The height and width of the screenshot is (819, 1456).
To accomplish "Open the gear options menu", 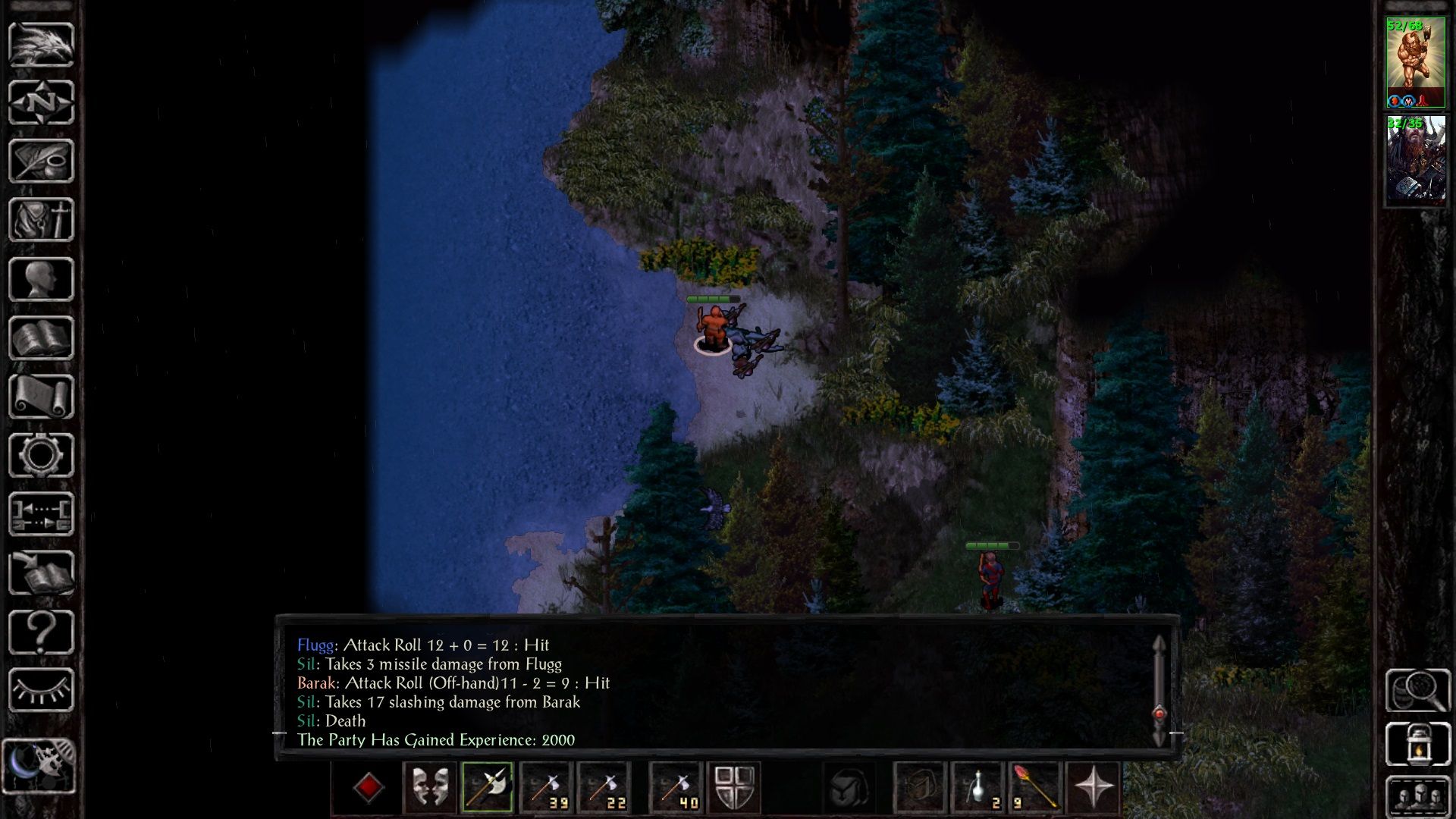I will (41, 455).
